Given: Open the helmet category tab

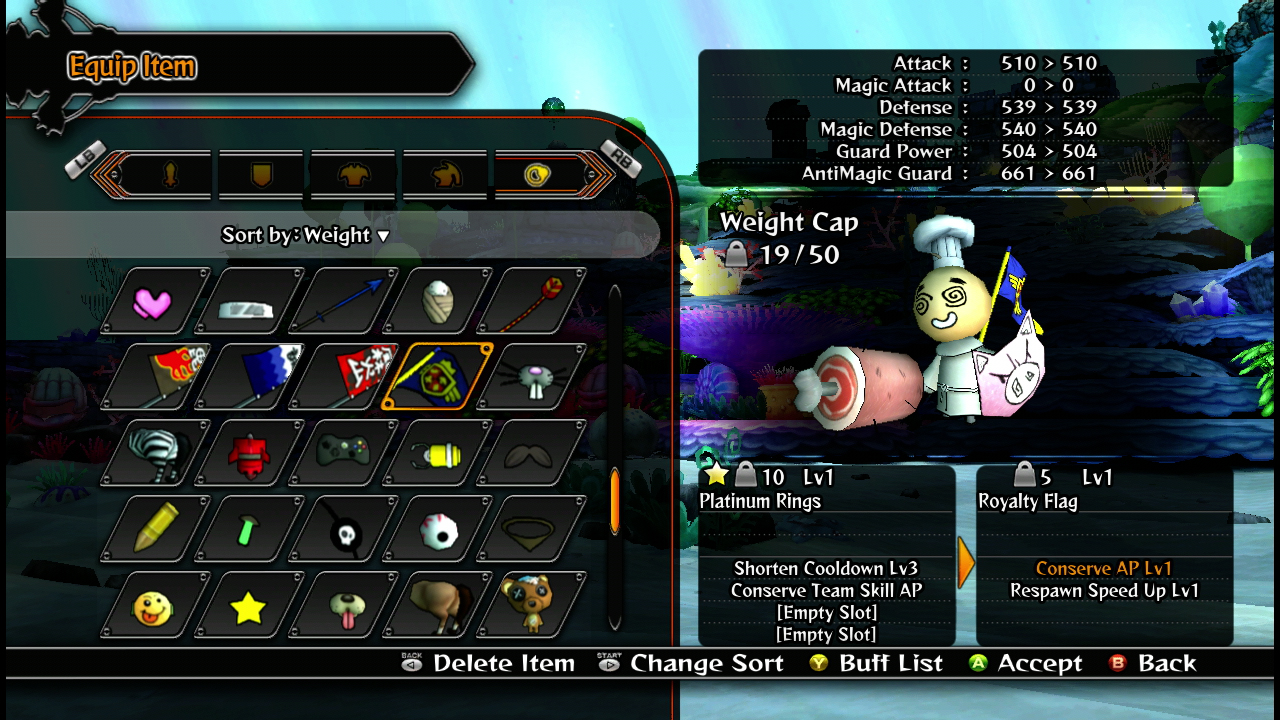Looking at the screenshot, I should click(445, 176).
